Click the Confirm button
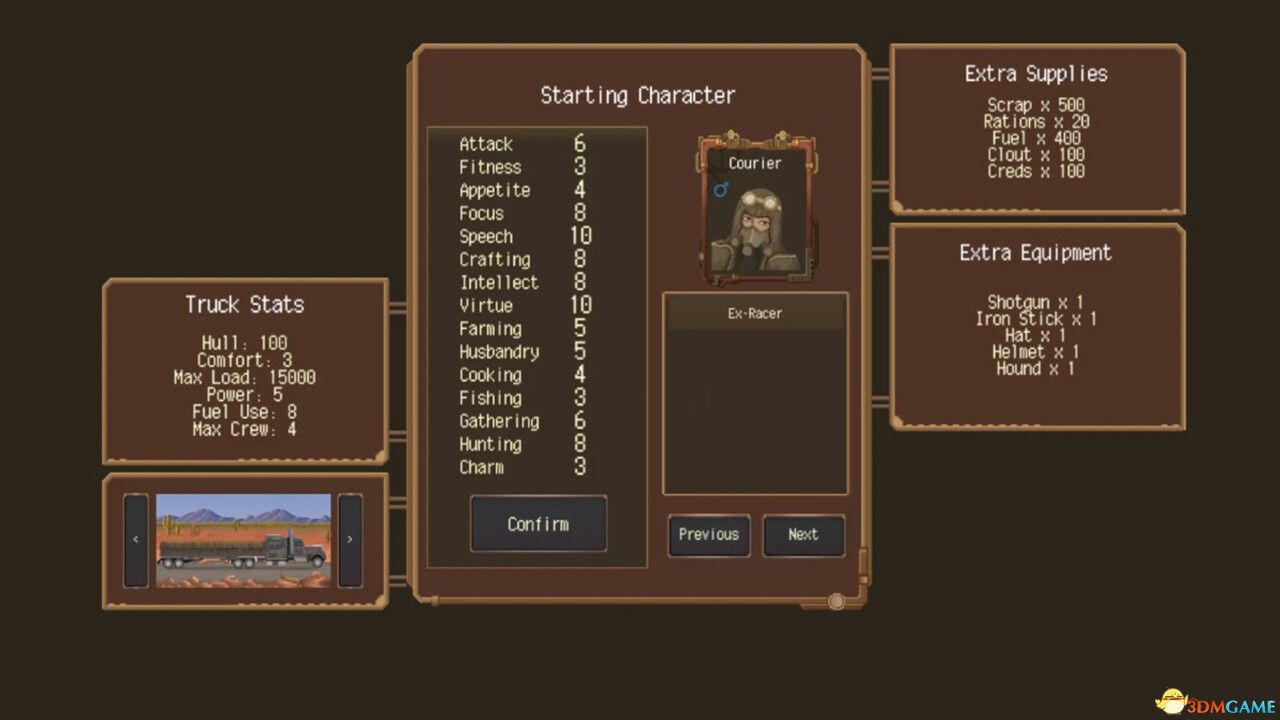This screenshot has height=720, width=1280. coord(537,524)
